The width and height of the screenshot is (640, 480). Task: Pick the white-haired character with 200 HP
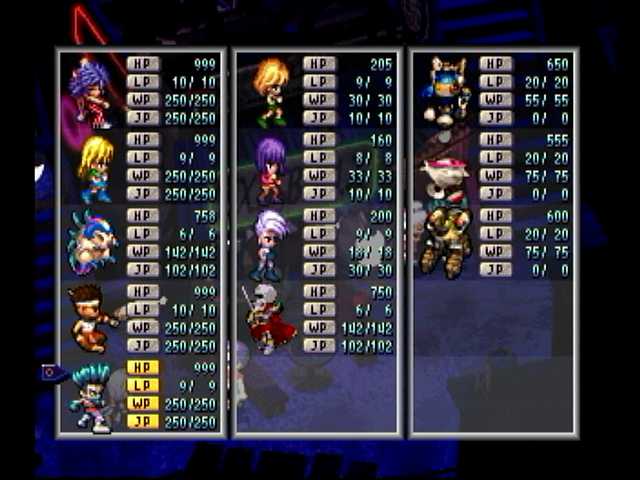[x=270, y=243]
